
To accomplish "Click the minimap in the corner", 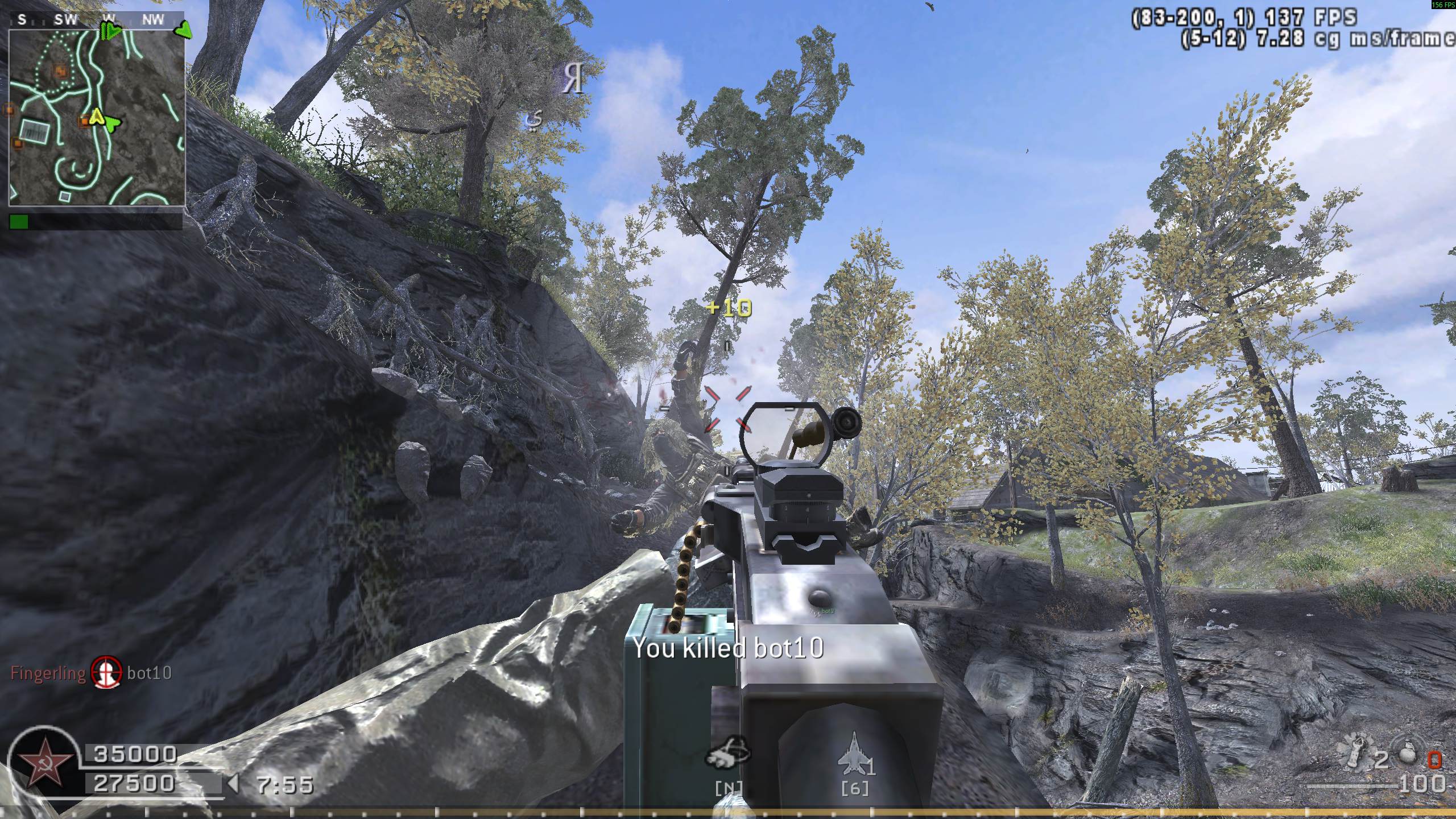I will 97,117.
